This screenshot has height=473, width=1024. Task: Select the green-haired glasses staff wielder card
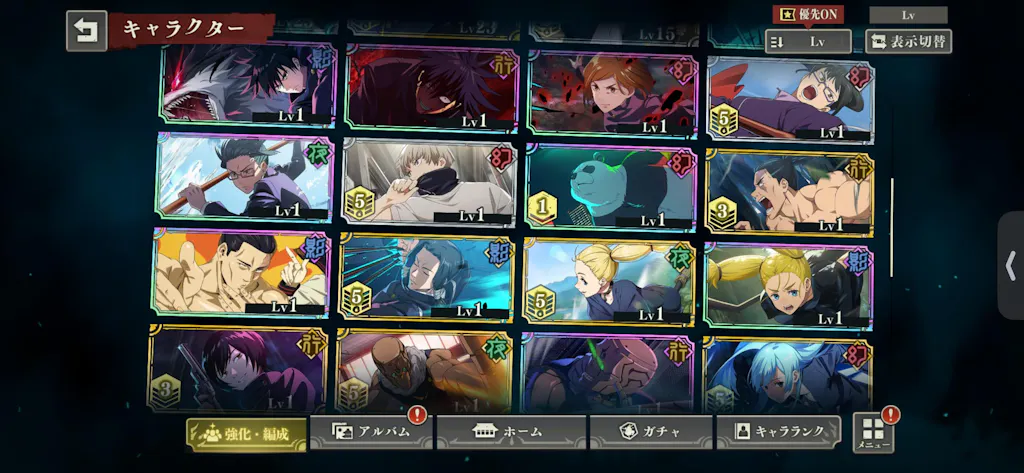tap(245, 177)
